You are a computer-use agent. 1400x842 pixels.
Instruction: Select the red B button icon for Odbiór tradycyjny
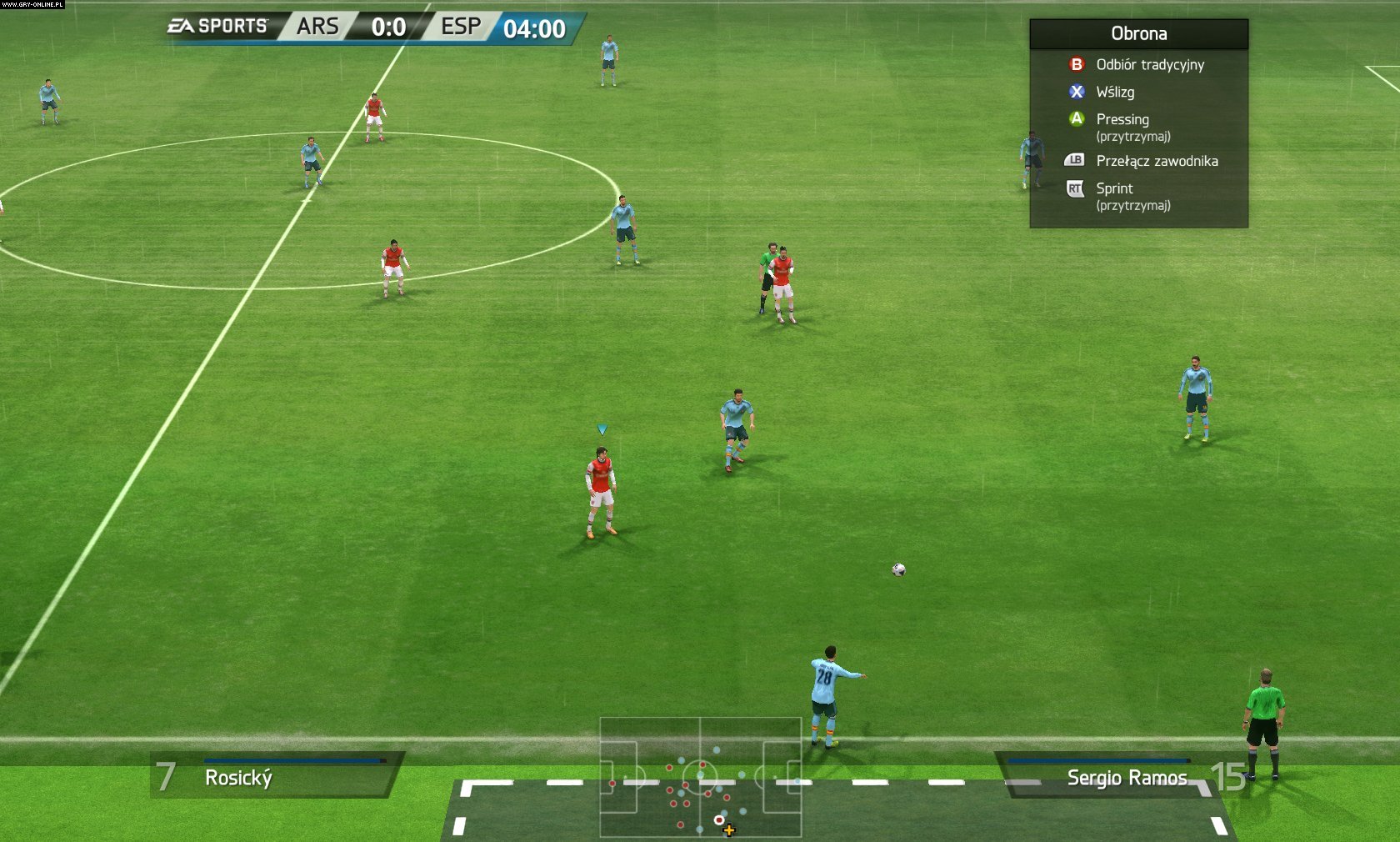pyautogui.click(x=1075, y=64)
